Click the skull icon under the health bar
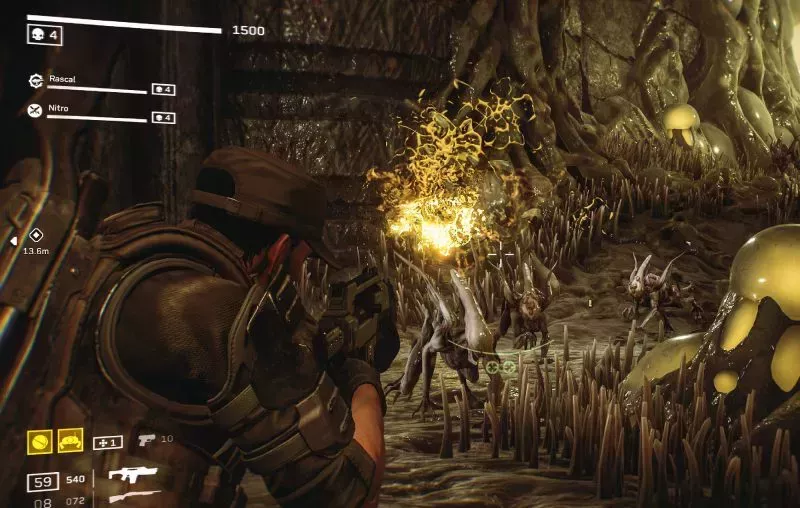The image size is (800, 508). tap(36, 35)
